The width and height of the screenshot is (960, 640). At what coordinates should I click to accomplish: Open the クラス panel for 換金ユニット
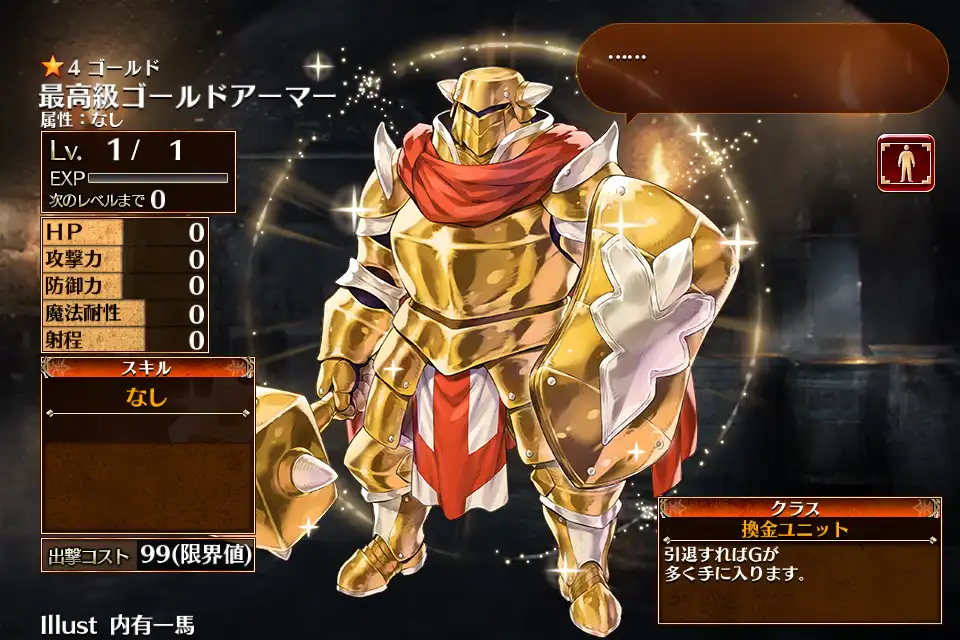(799, 559)
